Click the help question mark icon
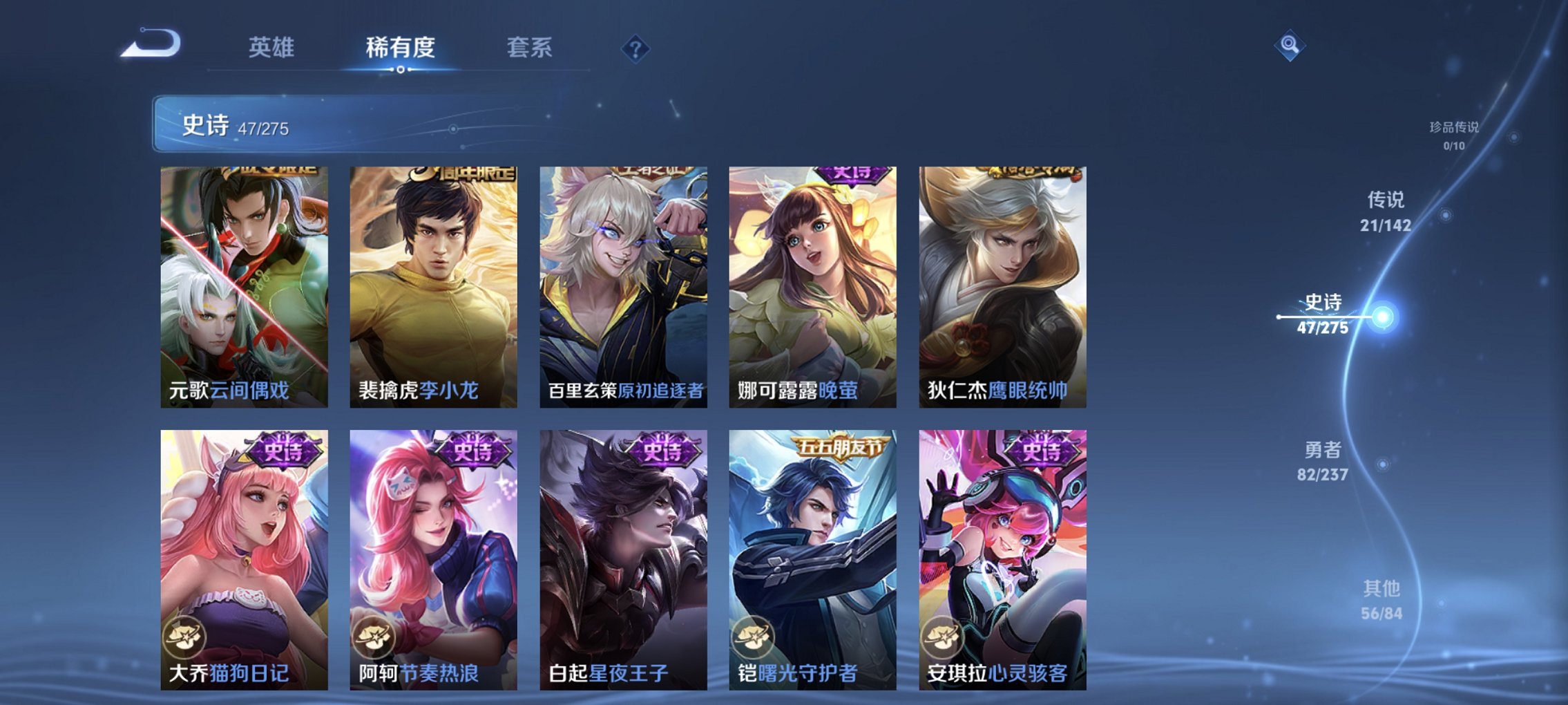This screenshot has height=705, width=1568. coord(635,48)
